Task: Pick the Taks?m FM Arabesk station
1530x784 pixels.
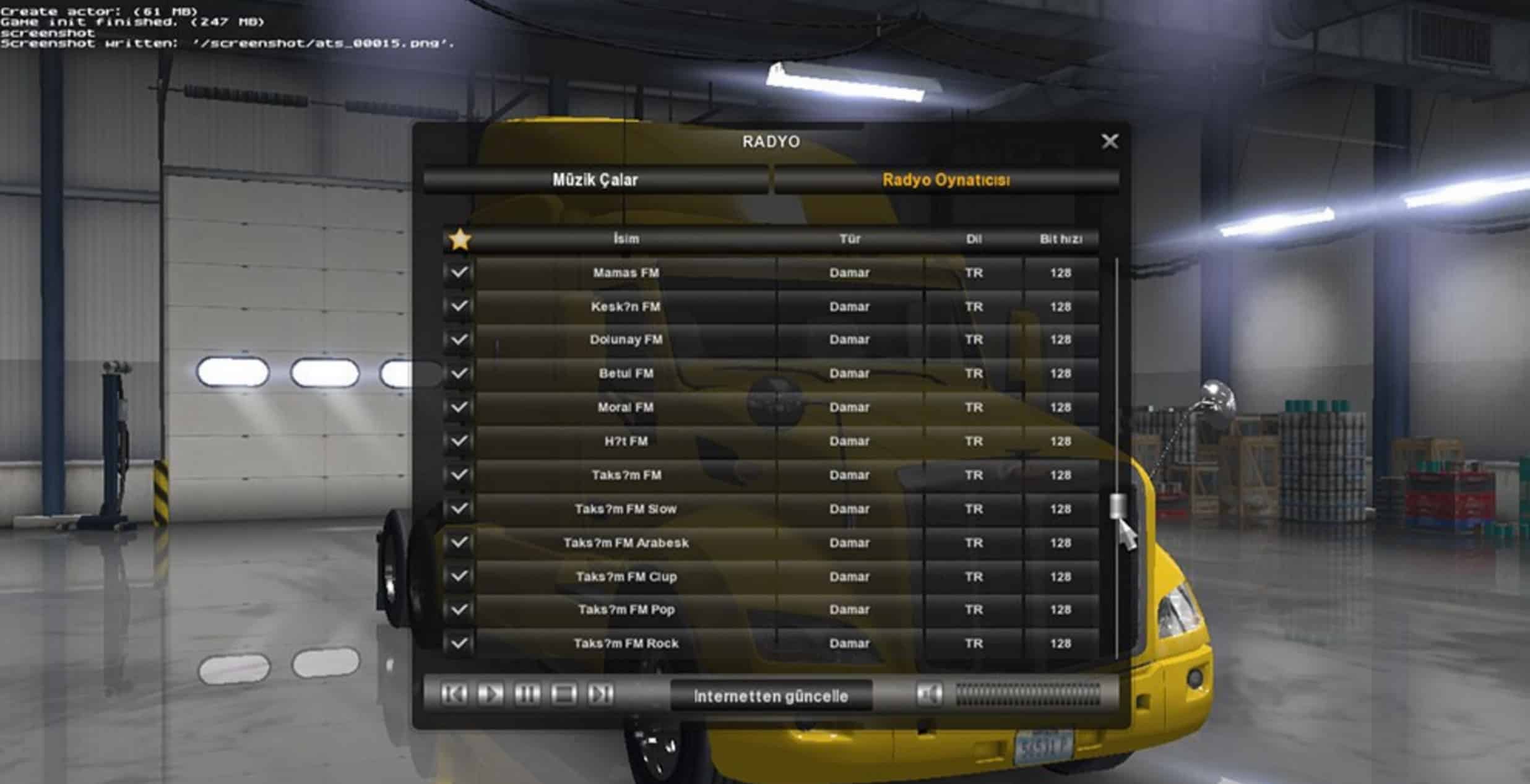Action: [x=626, y=543]
